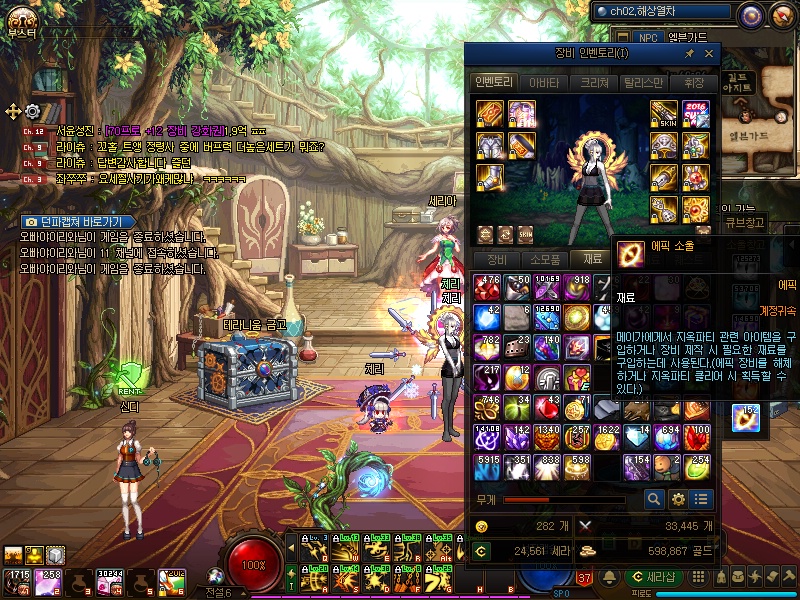800x600 pixels.
Task: Pin the equipment inventory window
Action: pyautogui.click(x=689, y=53)
